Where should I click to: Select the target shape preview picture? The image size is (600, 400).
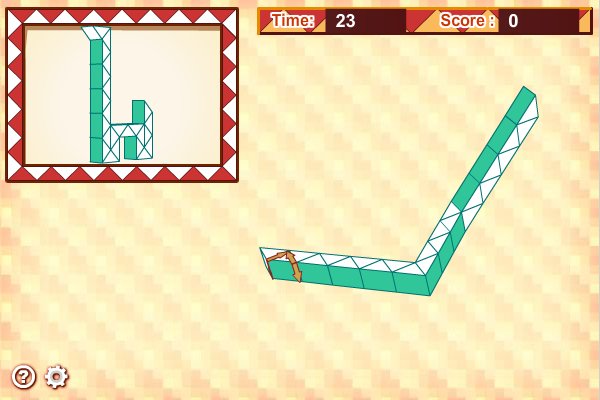(122, 95)
